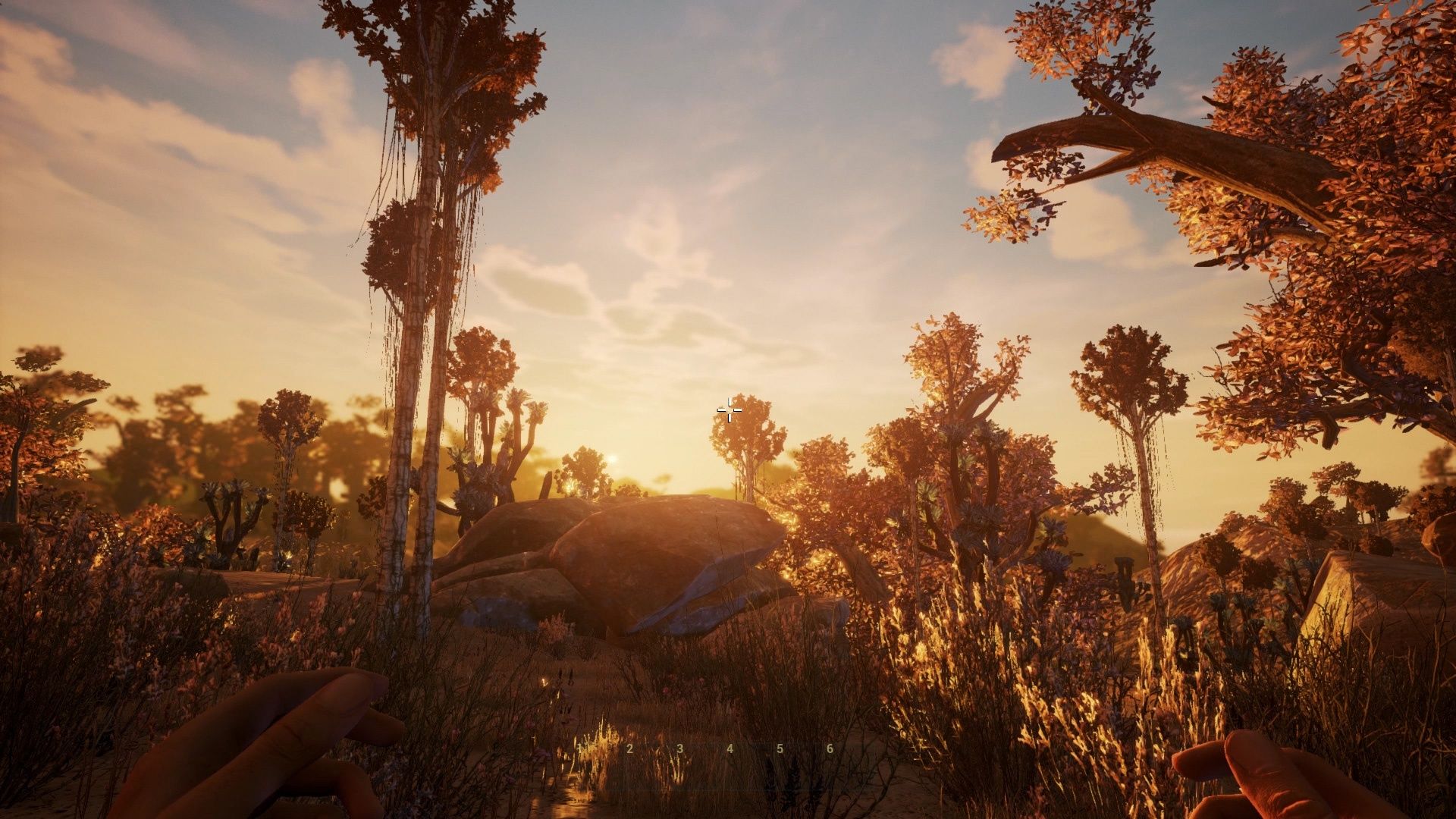Choose the hotbar slot labeled 2
This screenshot has height=819, width=1456.
[630, 748]
